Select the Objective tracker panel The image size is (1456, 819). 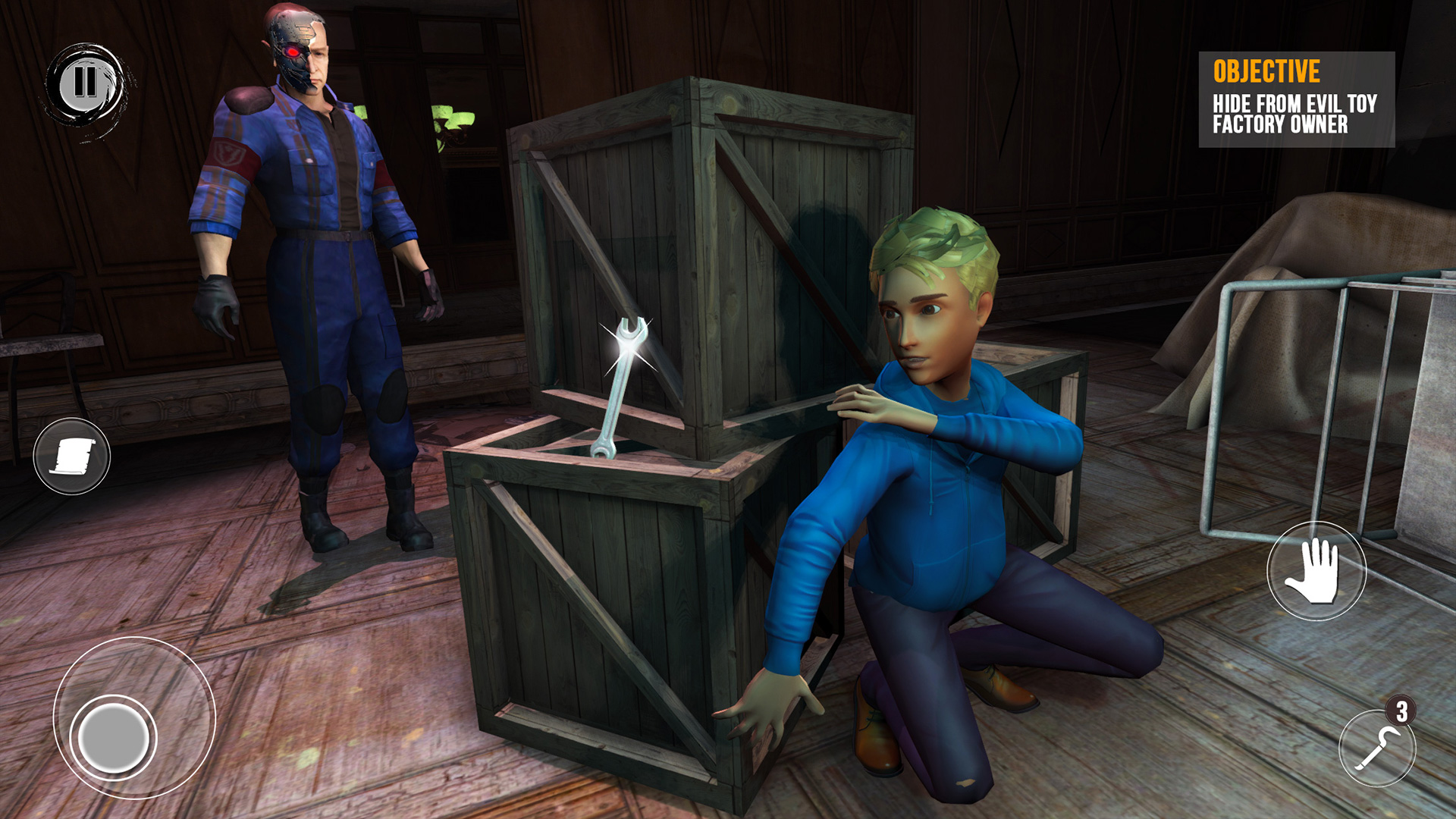pyautogui.click(x=1296, y=99)
